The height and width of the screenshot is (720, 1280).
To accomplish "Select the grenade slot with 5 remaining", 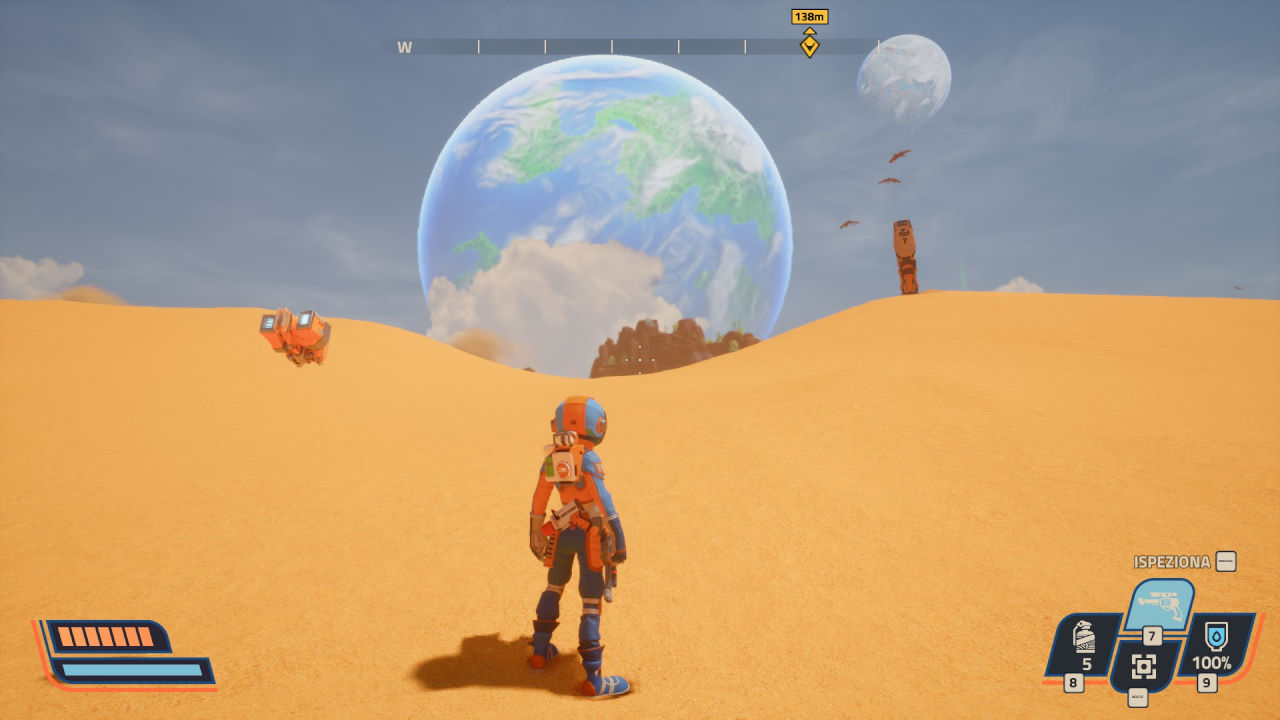I will [1082, 644].
